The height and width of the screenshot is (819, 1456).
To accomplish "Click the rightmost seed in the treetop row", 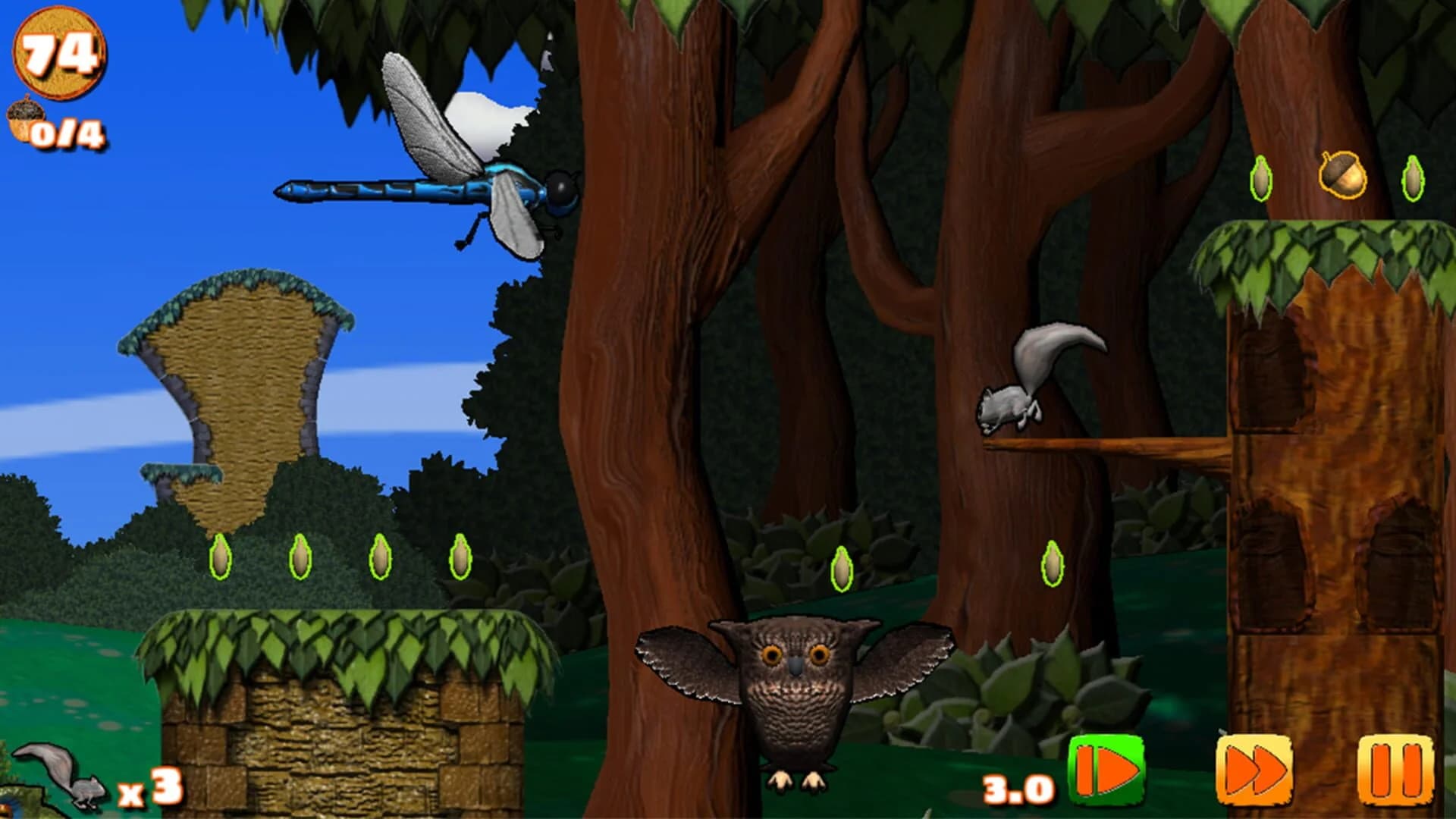I will pyautogui.click(x=1414, y=180).
